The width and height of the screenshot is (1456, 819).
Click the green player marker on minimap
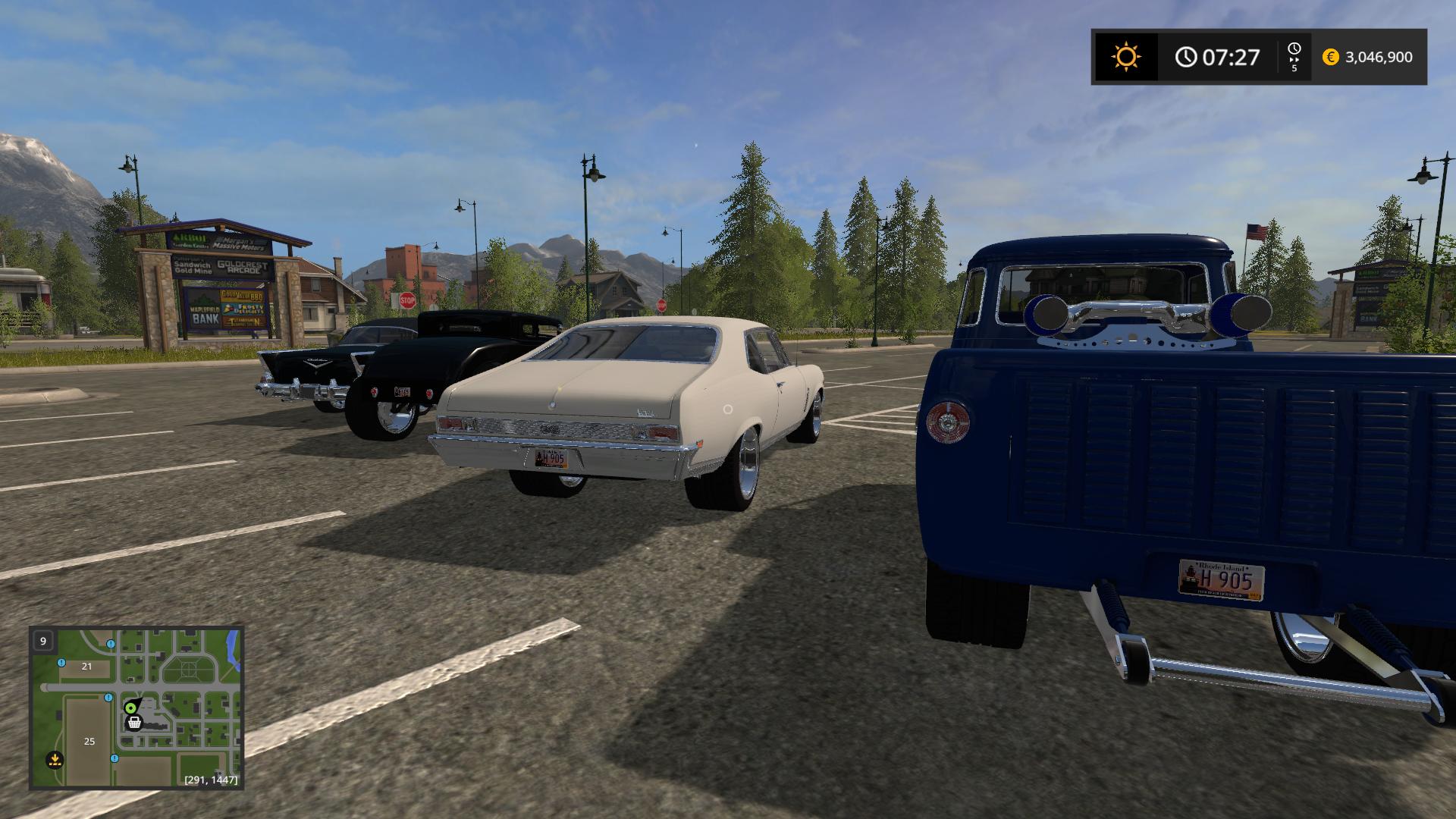(130, 708)
